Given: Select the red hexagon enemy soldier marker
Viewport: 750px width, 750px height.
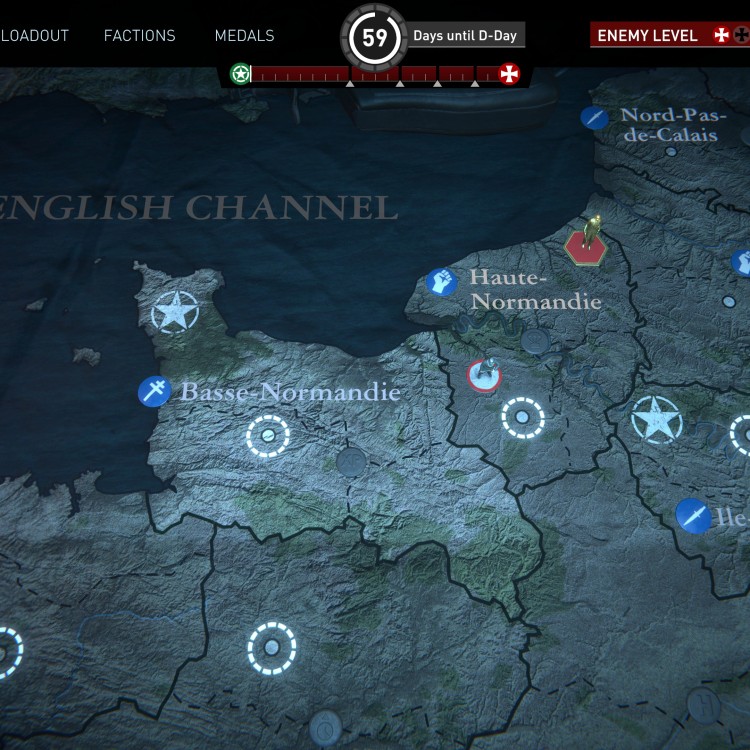Looking at the screenshot, I should click(x=583, y=243).
